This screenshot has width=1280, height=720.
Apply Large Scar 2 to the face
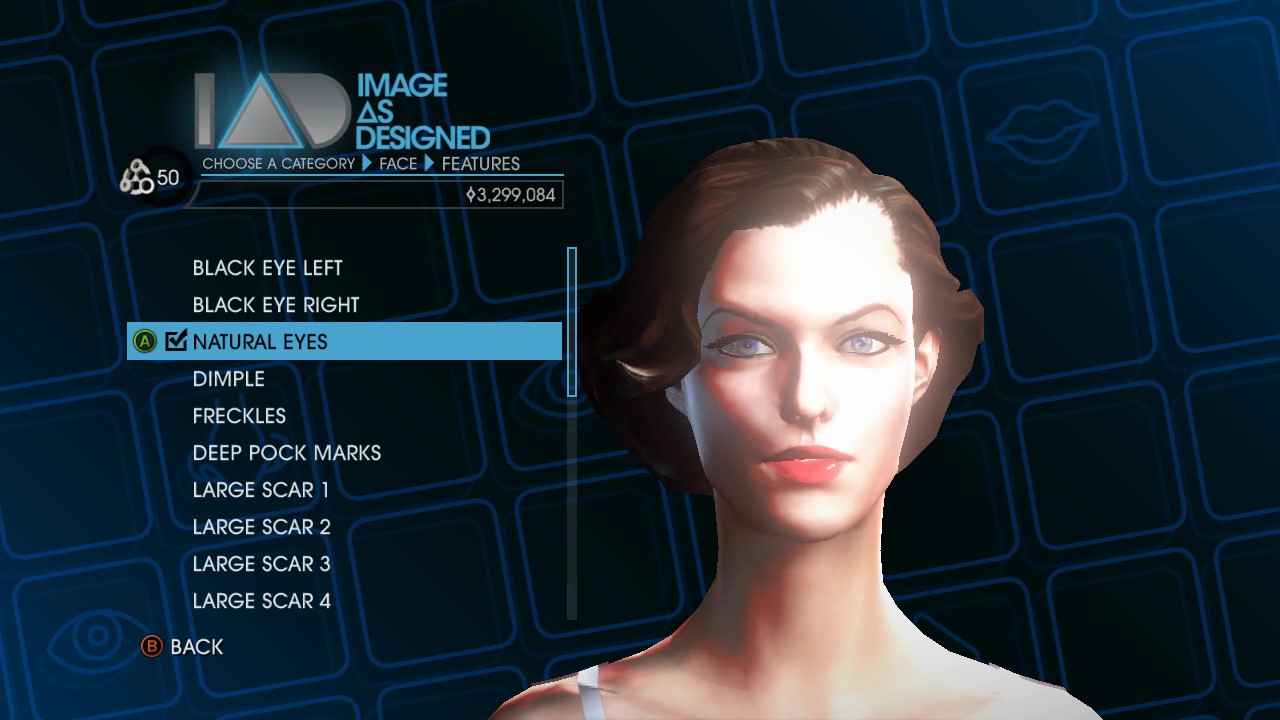(261, 527)
